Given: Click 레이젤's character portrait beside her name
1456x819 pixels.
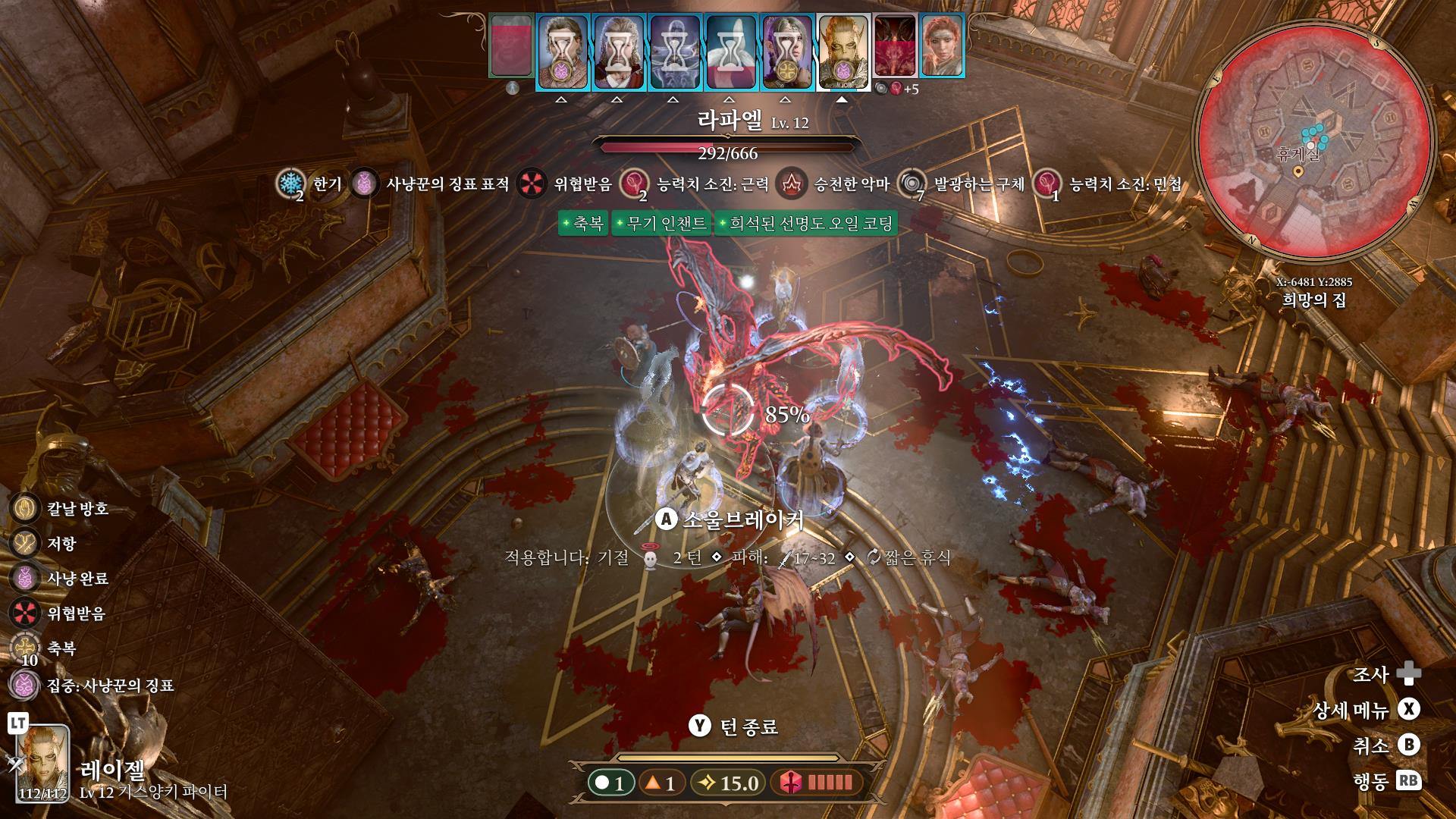Looking at the screenshot, I should pyautogui.click(x=43, y=764).
